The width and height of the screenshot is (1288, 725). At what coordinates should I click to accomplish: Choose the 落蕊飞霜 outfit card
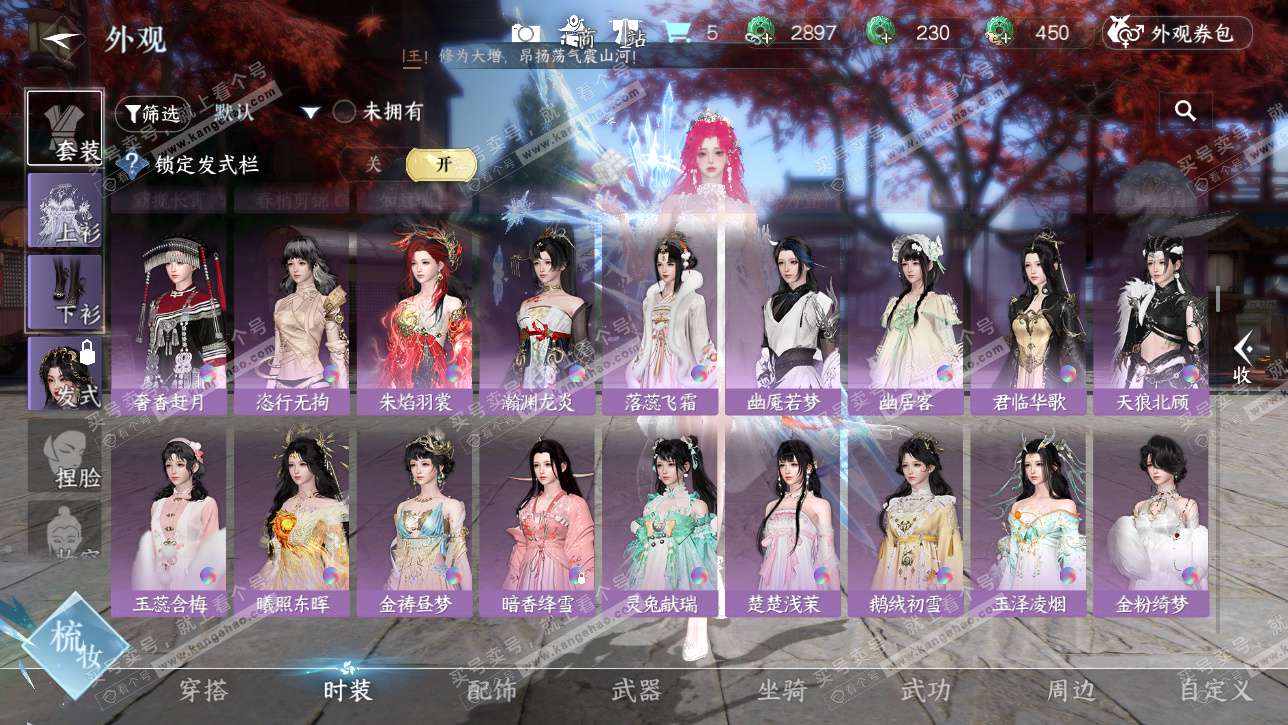coord(659,320)
